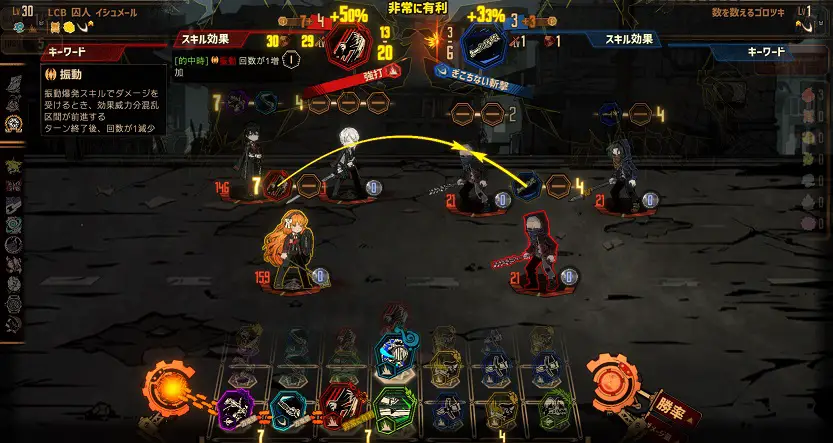
Task: Inspect the enemy's ぎこちない斬撃 skill emblem
Action: click(x=485, y=43)
